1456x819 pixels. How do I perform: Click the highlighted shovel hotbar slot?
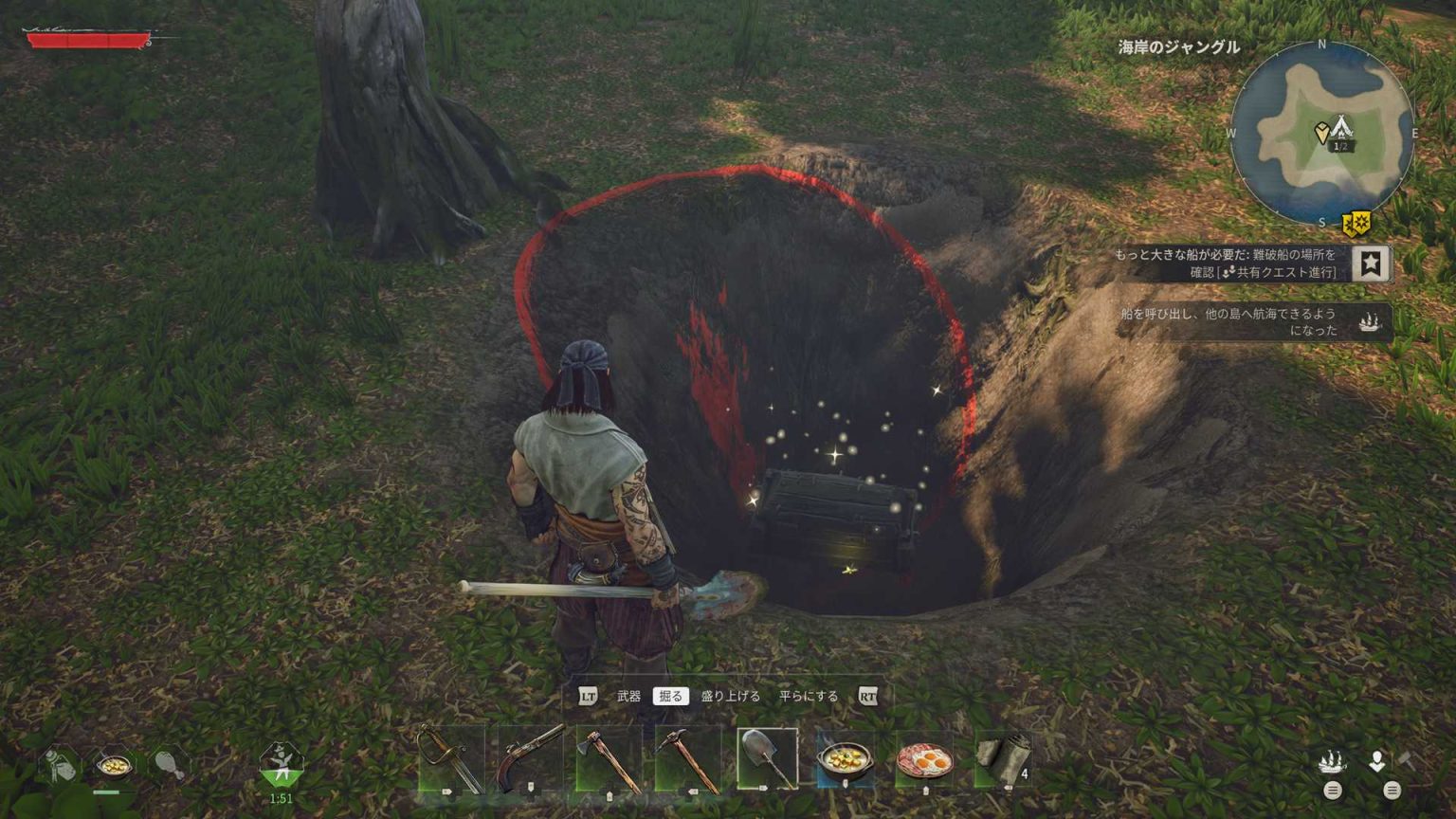click(767, 758)
